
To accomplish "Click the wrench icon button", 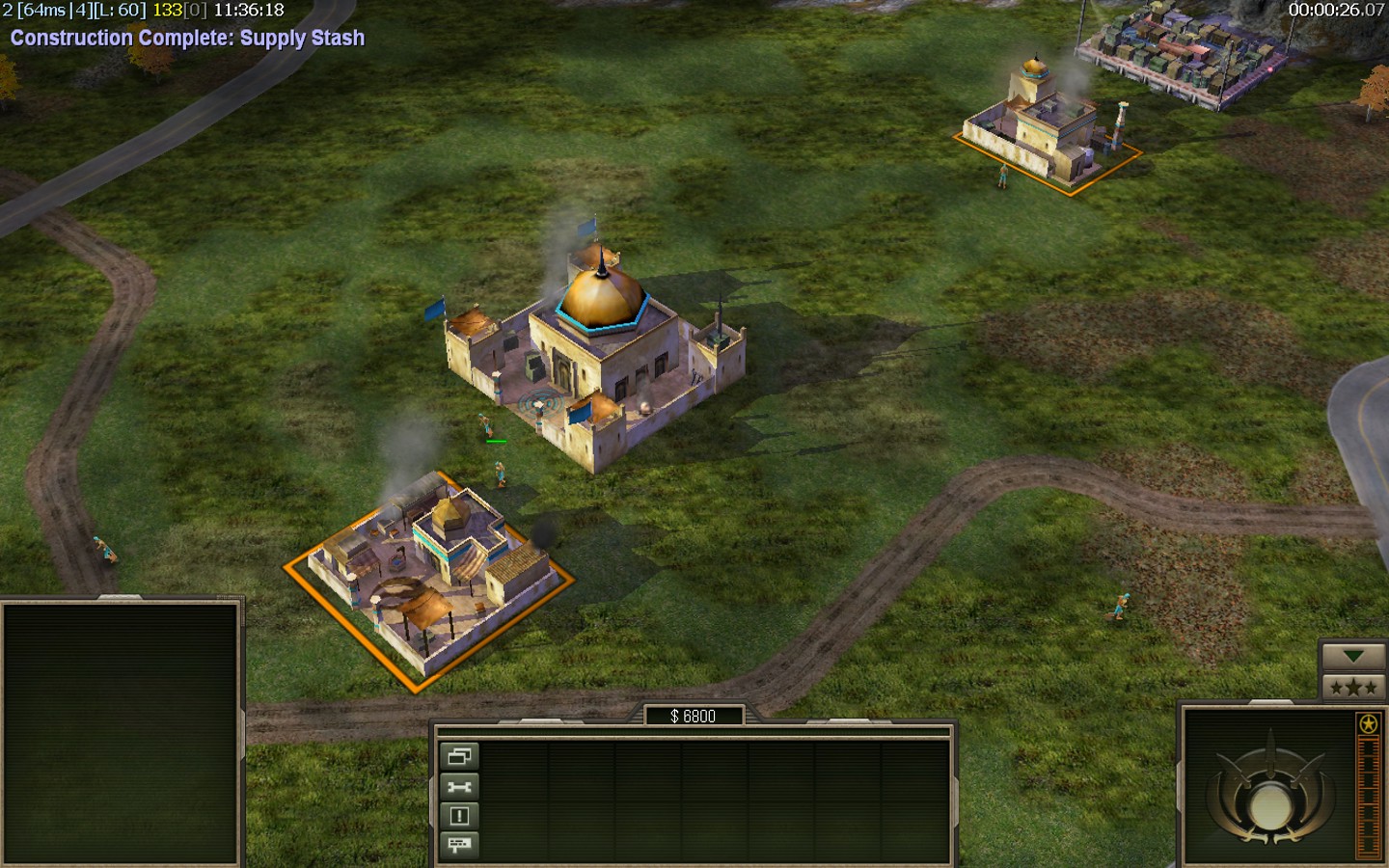I will pyautogui.click(x=459, y=787).
